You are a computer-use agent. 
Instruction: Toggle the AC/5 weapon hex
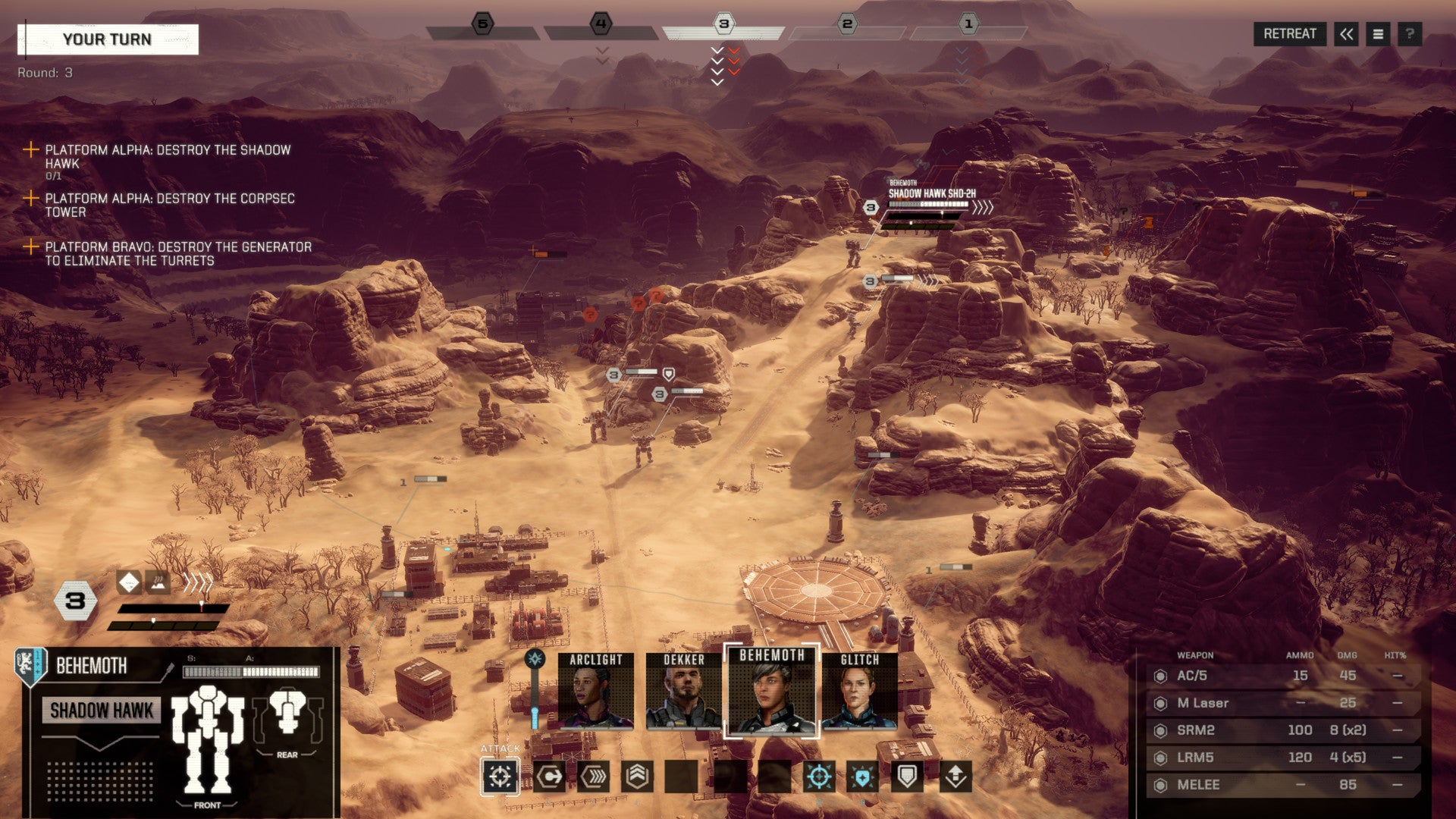coord(1160,676)
